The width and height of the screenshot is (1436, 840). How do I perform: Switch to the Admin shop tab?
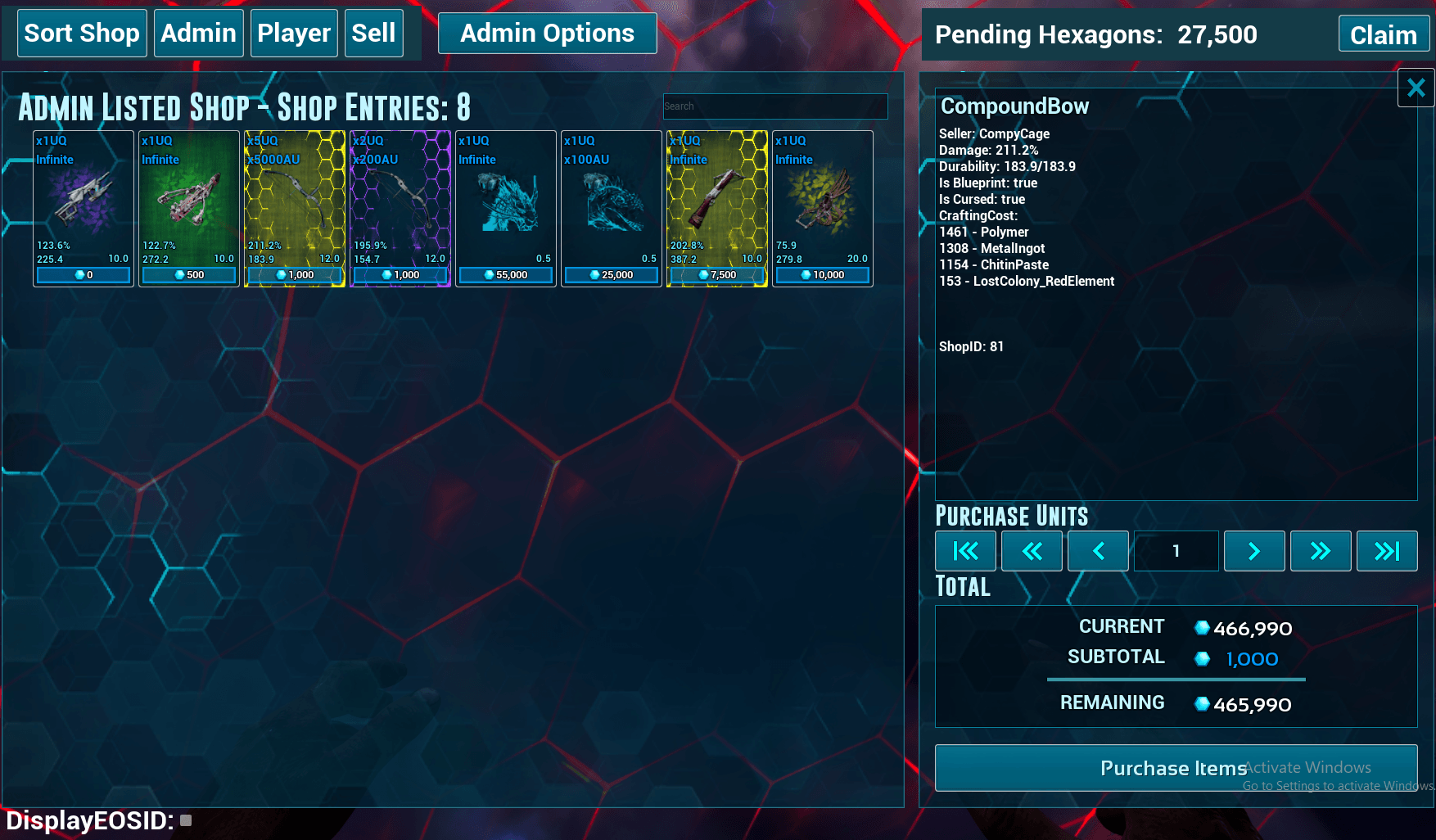[198, 34]
